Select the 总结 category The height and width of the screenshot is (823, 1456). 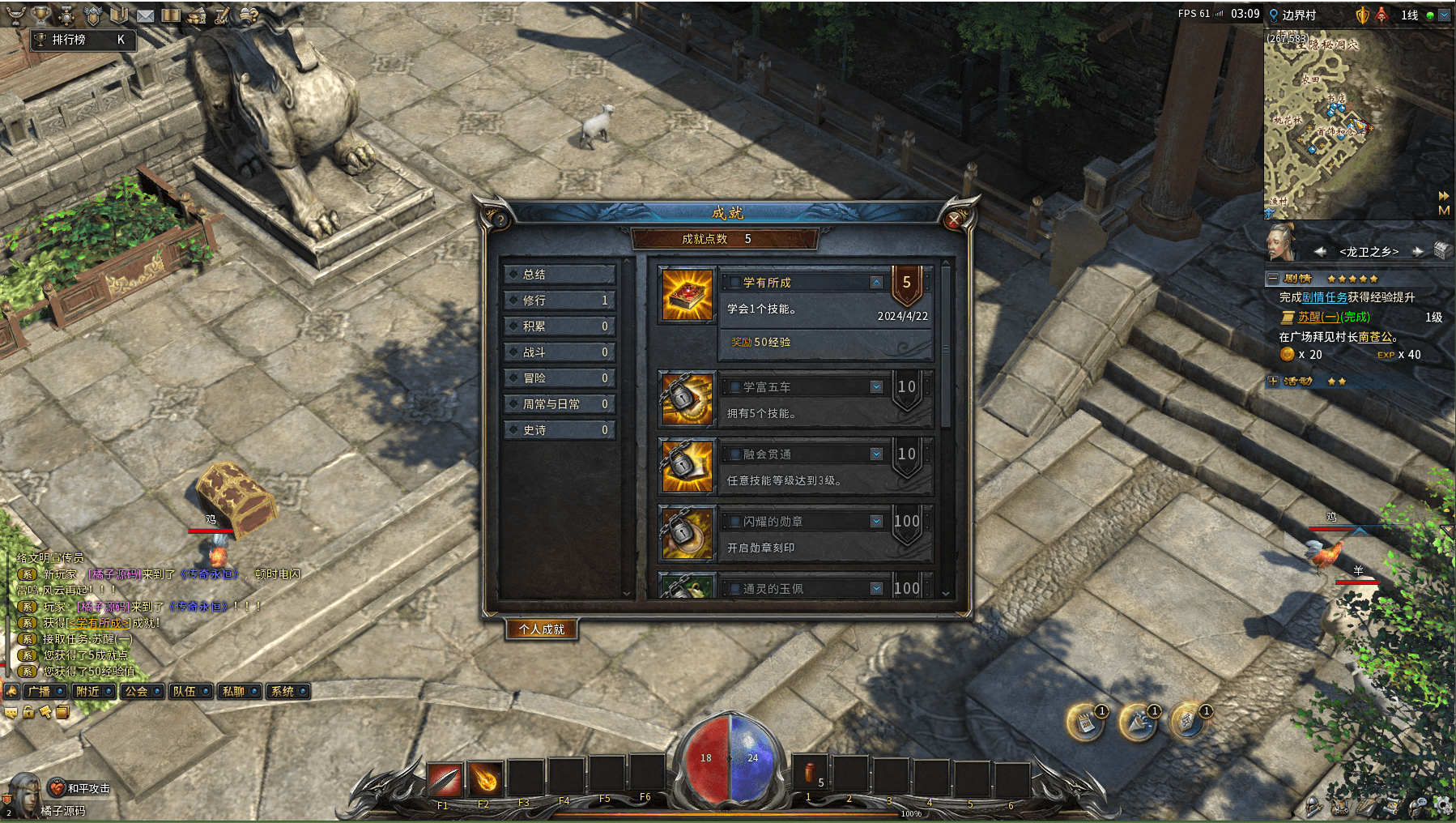pyautogui.click(x=559, y=275)
